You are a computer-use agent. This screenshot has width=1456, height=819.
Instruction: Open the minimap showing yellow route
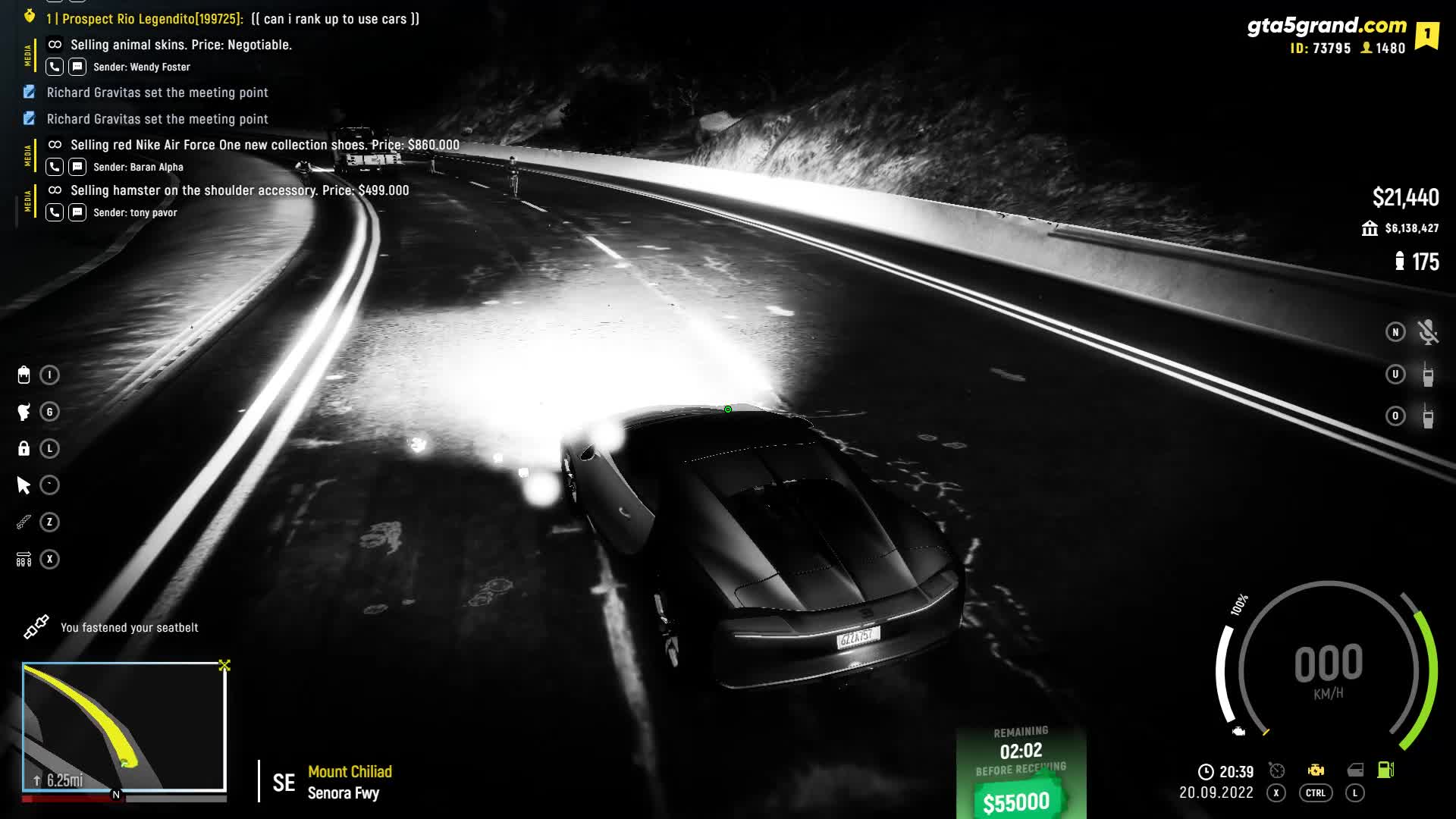[x=124, y=726]
